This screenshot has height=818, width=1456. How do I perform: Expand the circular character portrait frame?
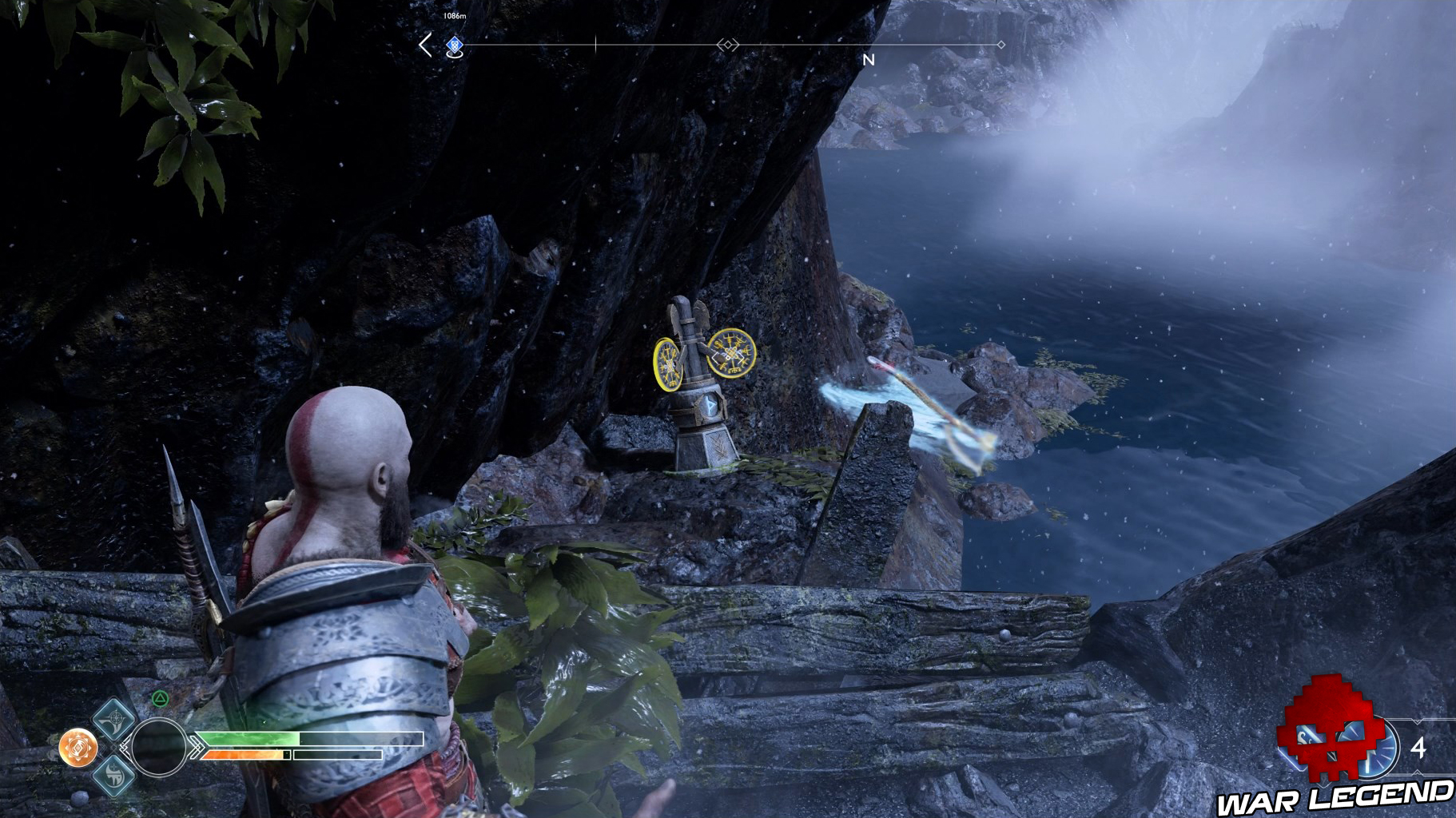(158, 747)
